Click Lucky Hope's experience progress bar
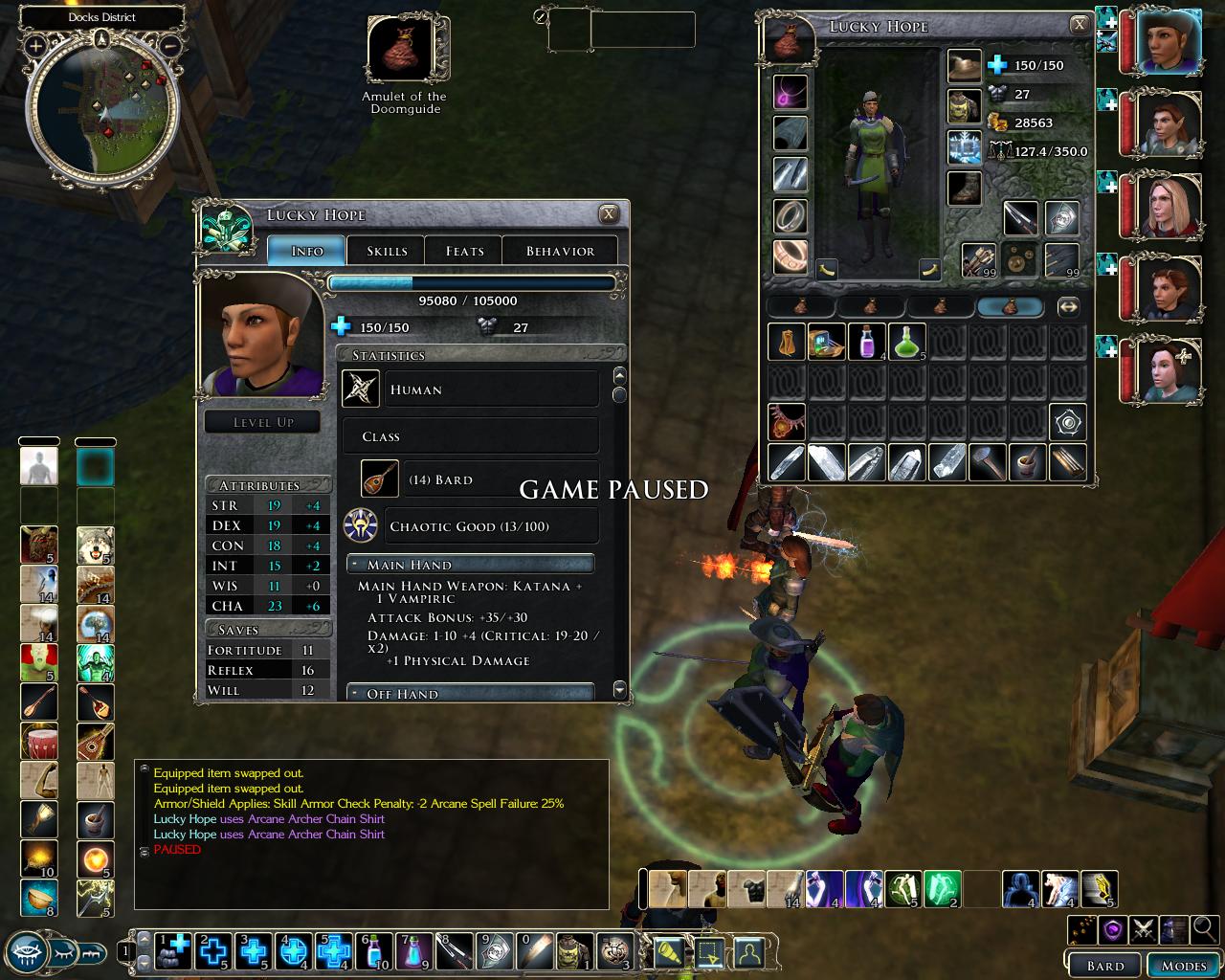Viewport: 1225px width, 980px height. point(472,283)
